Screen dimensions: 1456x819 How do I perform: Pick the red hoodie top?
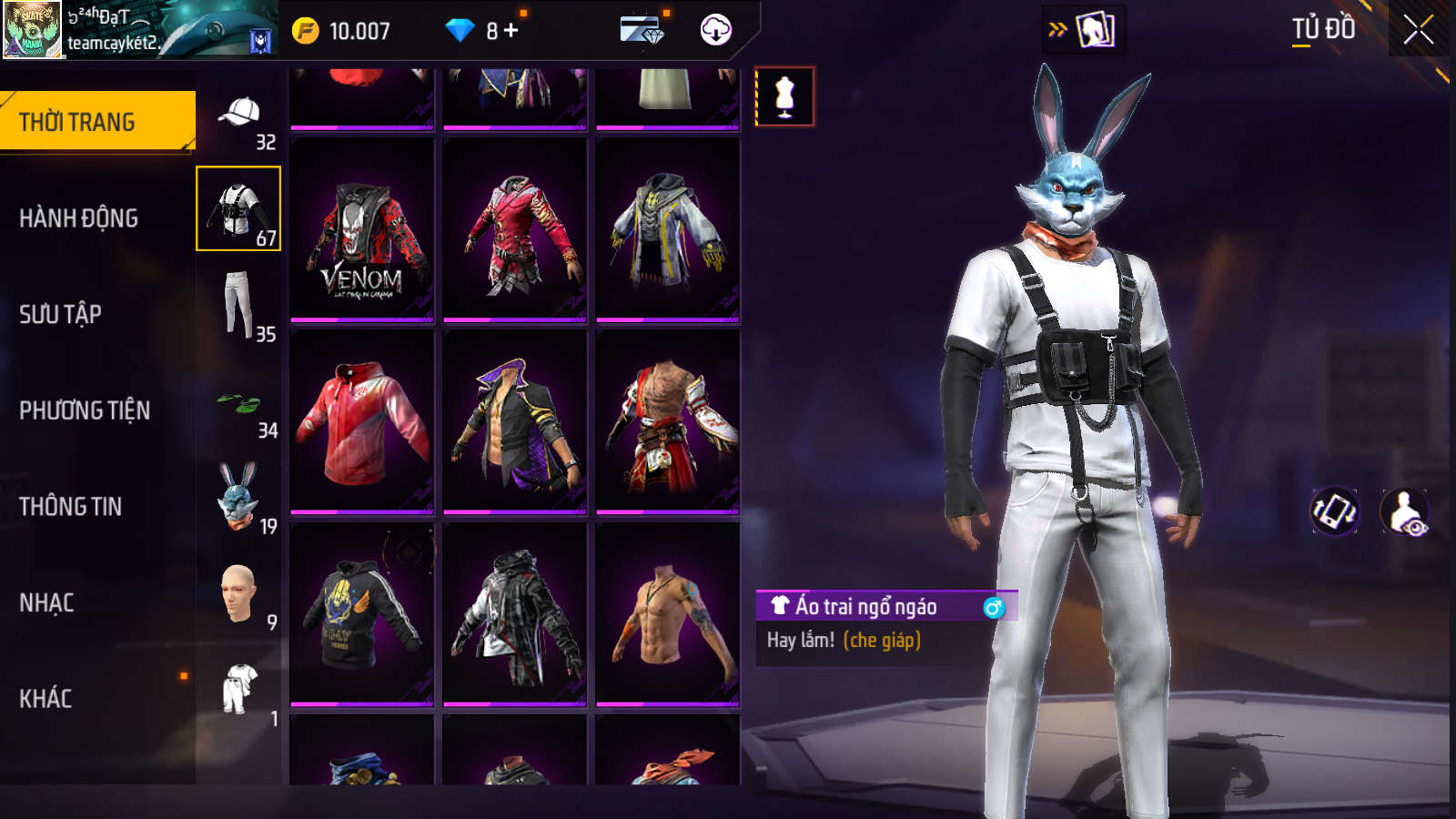click(361, 423)
